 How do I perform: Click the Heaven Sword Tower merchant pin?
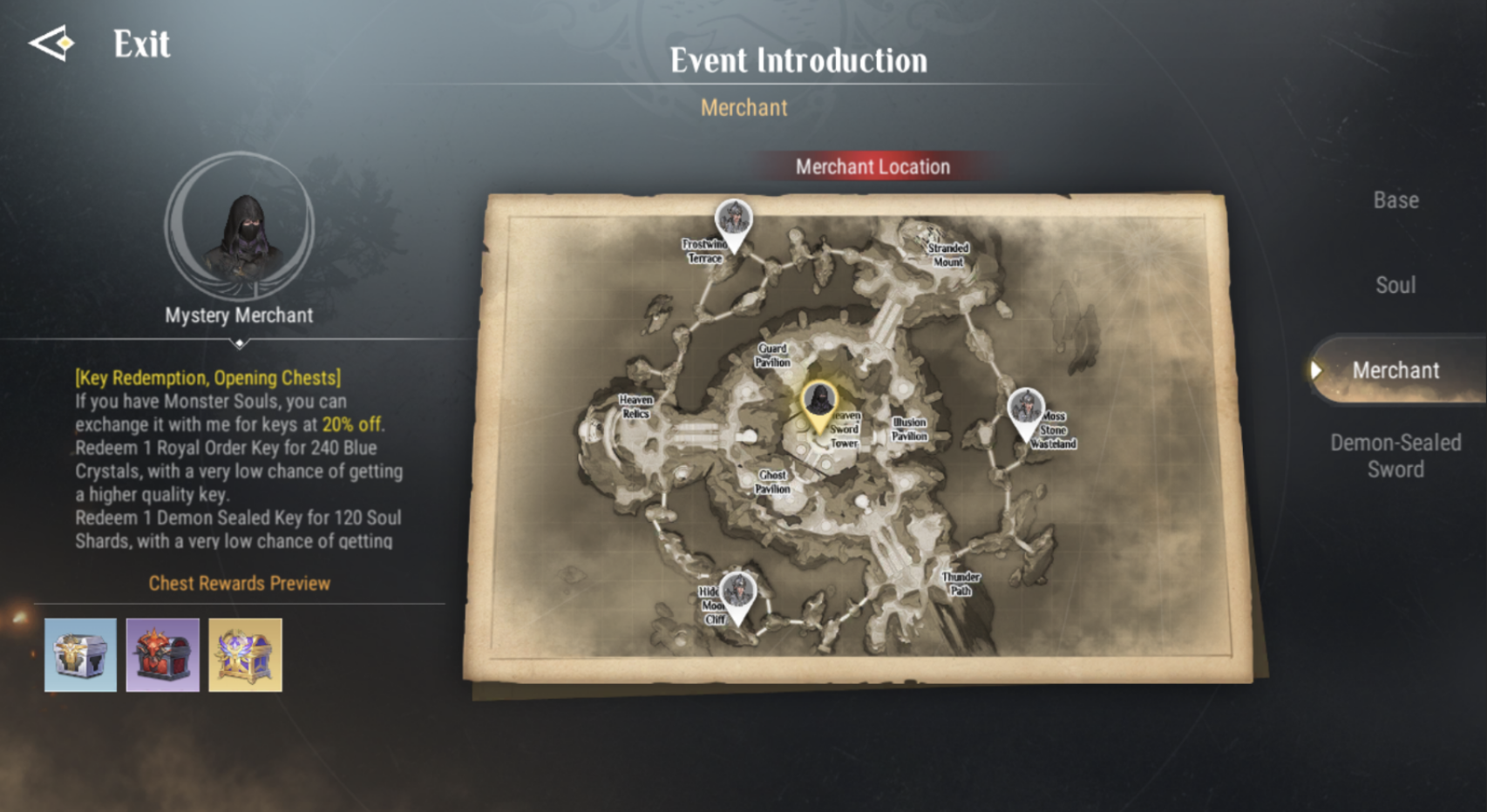tap(818, 403)
